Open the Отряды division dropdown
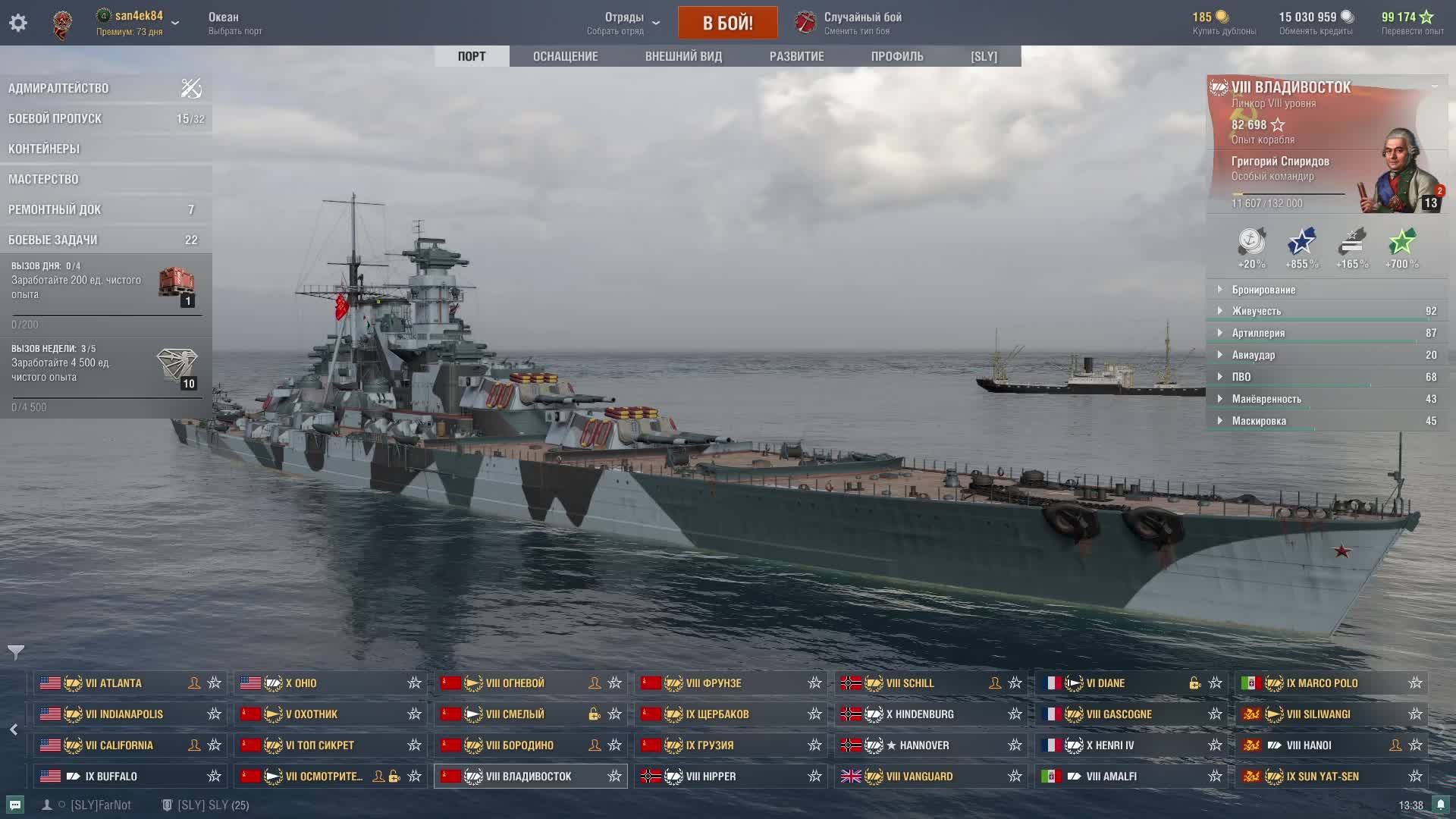The height and width of the screenshot is (819, 1456). point(623,23)
